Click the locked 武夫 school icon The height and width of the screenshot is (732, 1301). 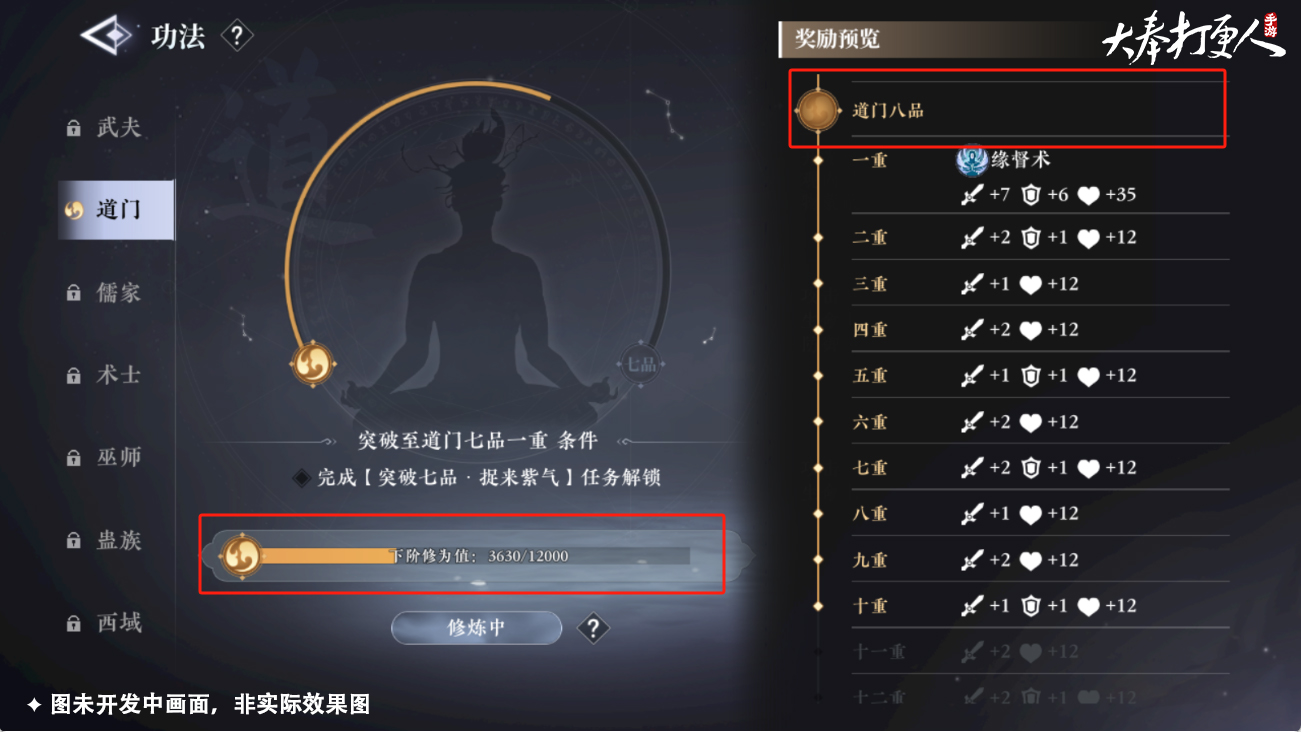coord(73,127)
